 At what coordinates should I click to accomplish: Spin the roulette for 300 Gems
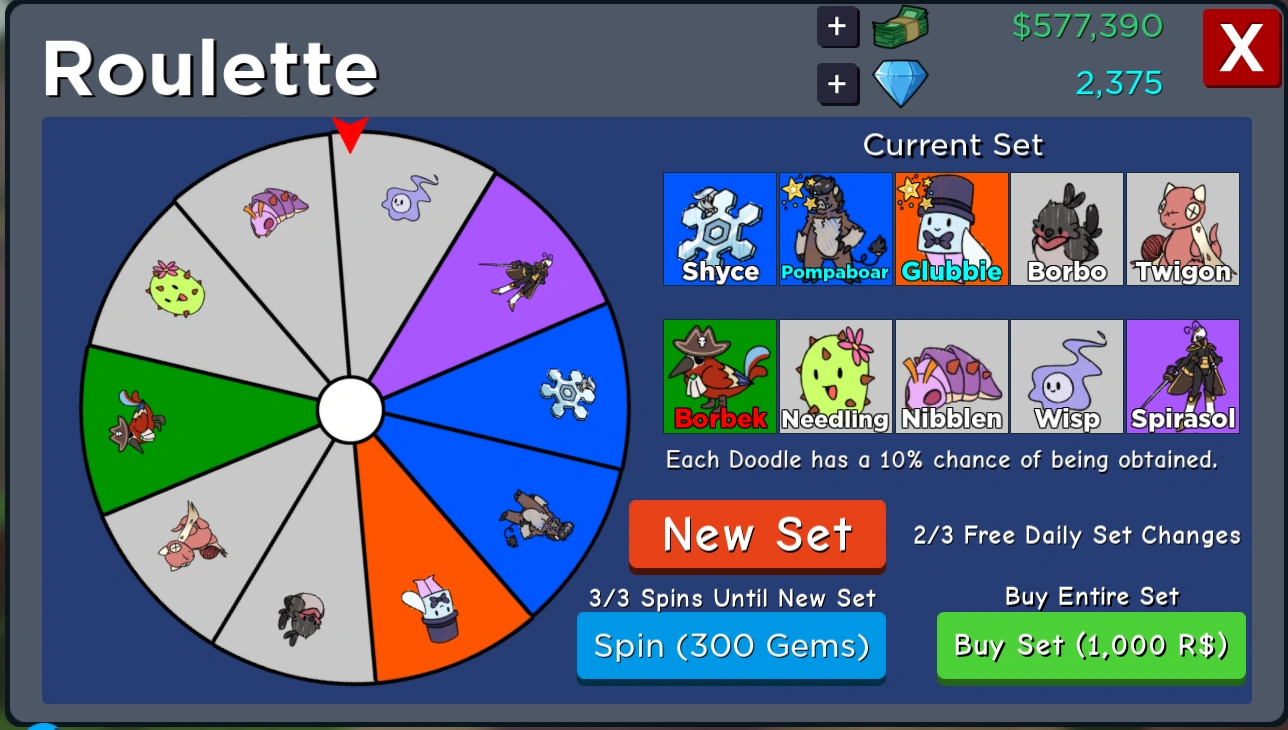[x=731, y=646]
